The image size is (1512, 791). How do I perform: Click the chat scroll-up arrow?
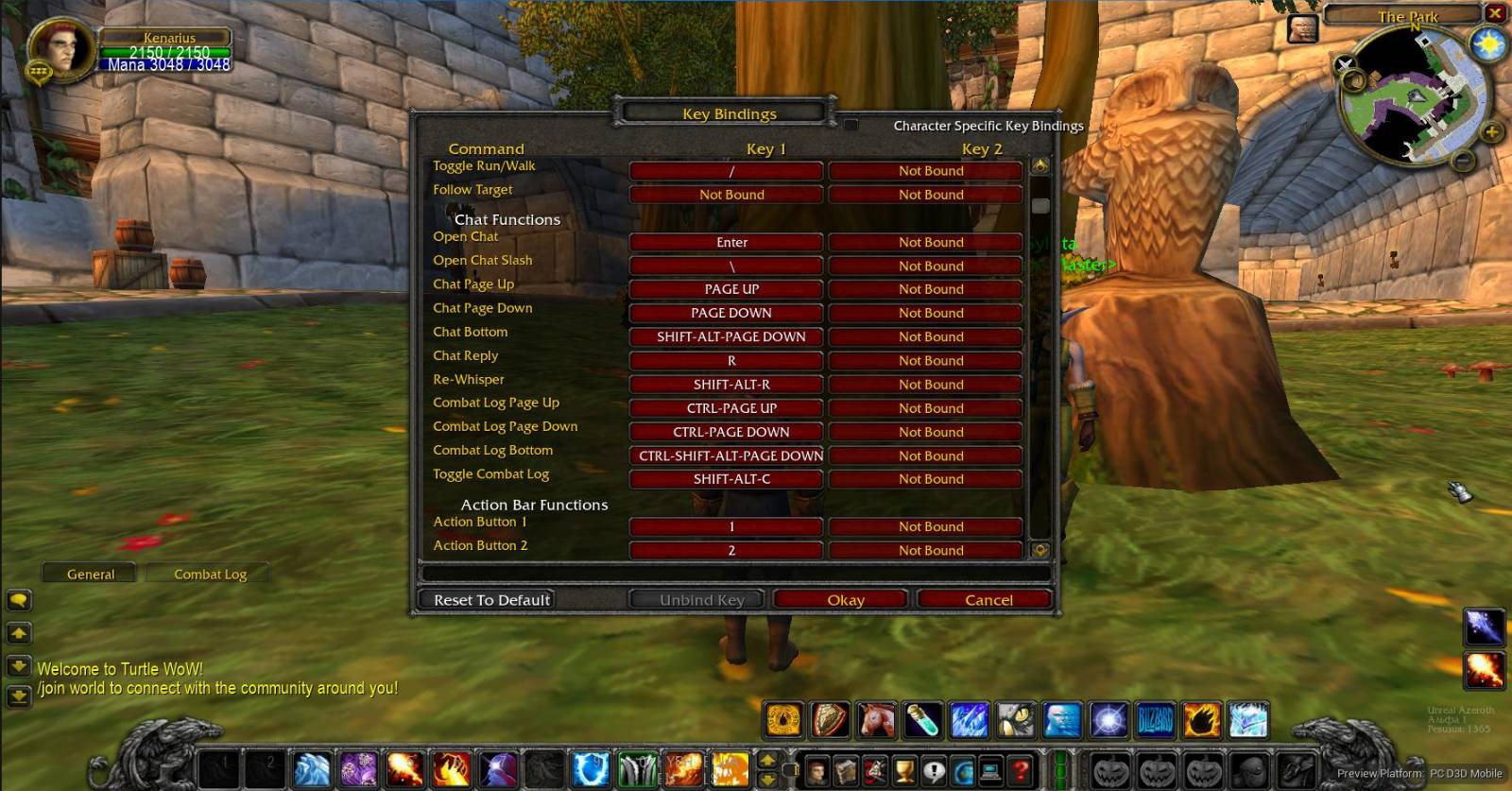tap(19, 631)
